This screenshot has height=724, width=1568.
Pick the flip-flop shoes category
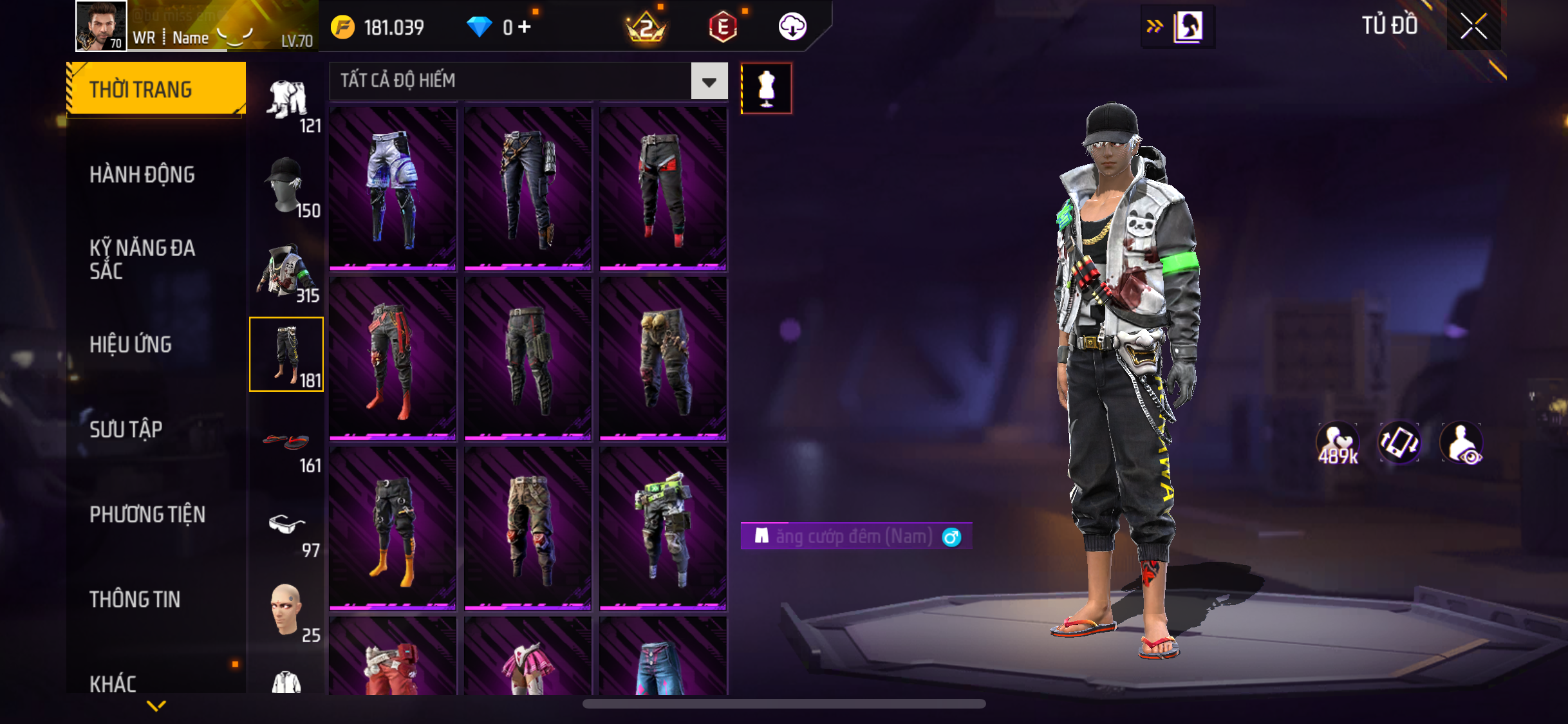tap(286, 441)
